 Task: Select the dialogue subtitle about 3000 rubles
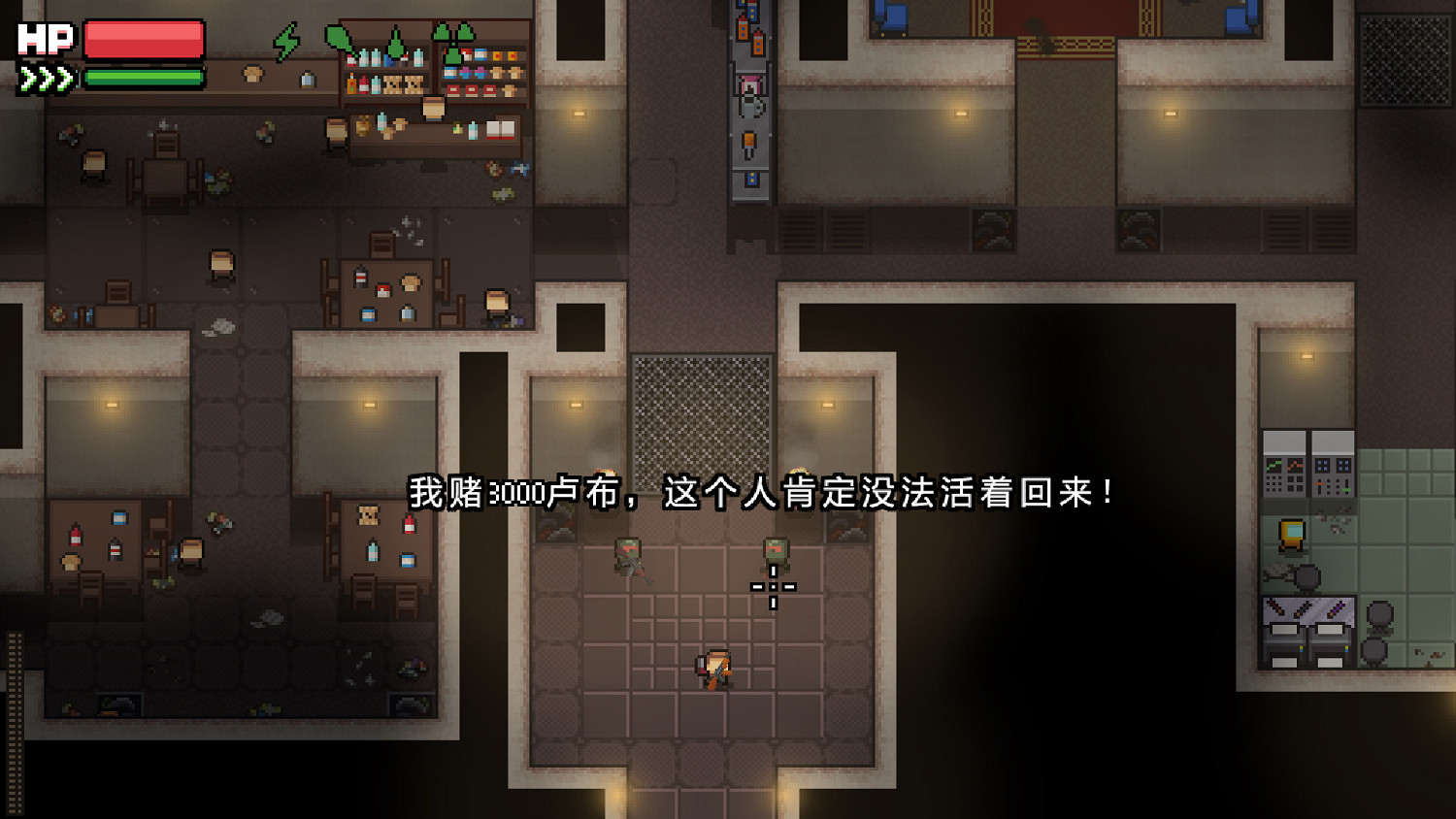click(765, 492)
